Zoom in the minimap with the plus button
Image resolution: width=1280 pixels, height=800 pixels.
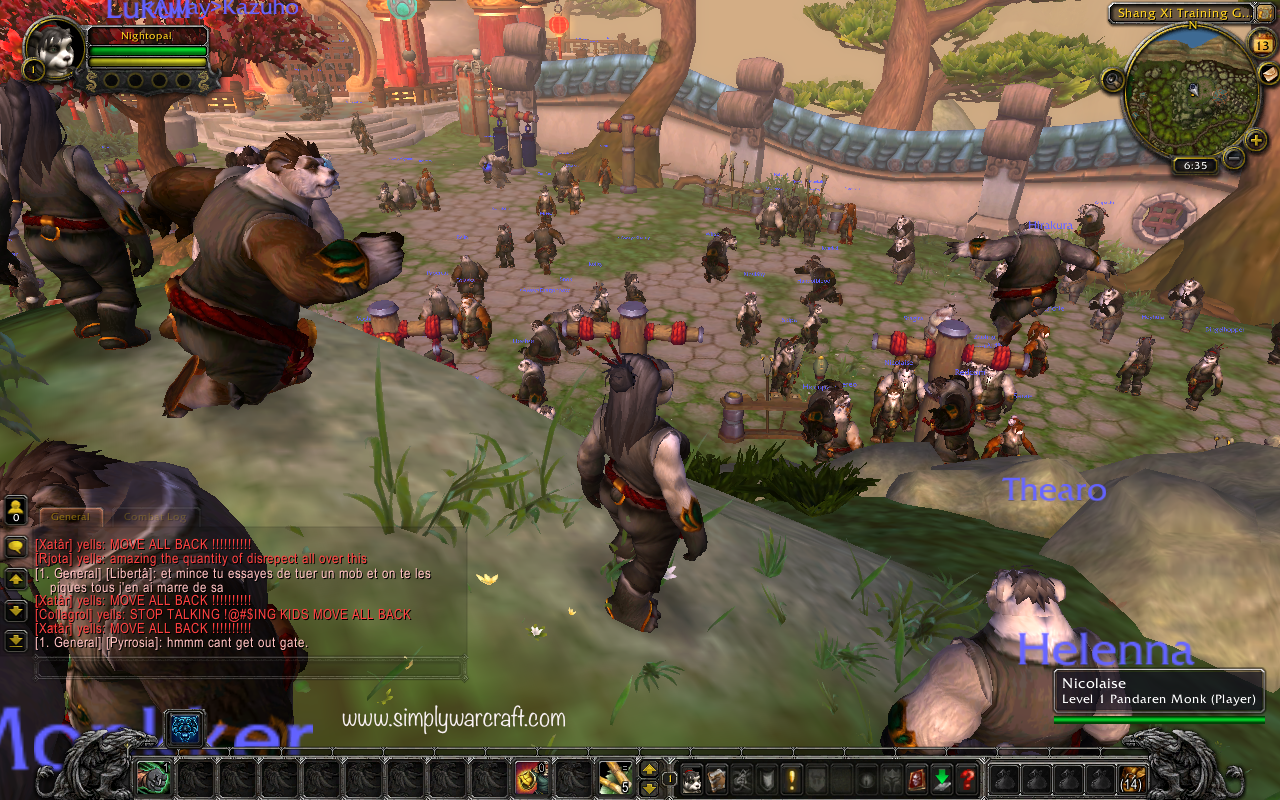click(x=1255, y=140)
